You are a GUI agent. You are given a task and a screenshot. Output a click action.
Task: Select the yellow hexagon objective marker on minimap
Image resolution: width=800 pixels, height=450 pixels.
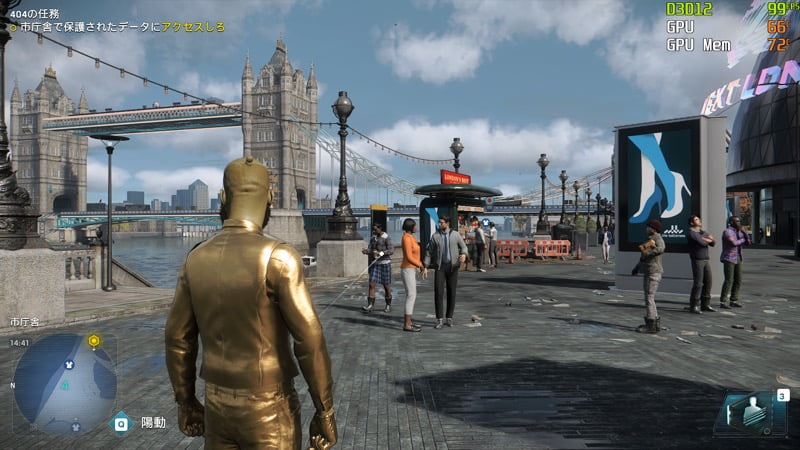pyautogui.click(x=94, y=341)
